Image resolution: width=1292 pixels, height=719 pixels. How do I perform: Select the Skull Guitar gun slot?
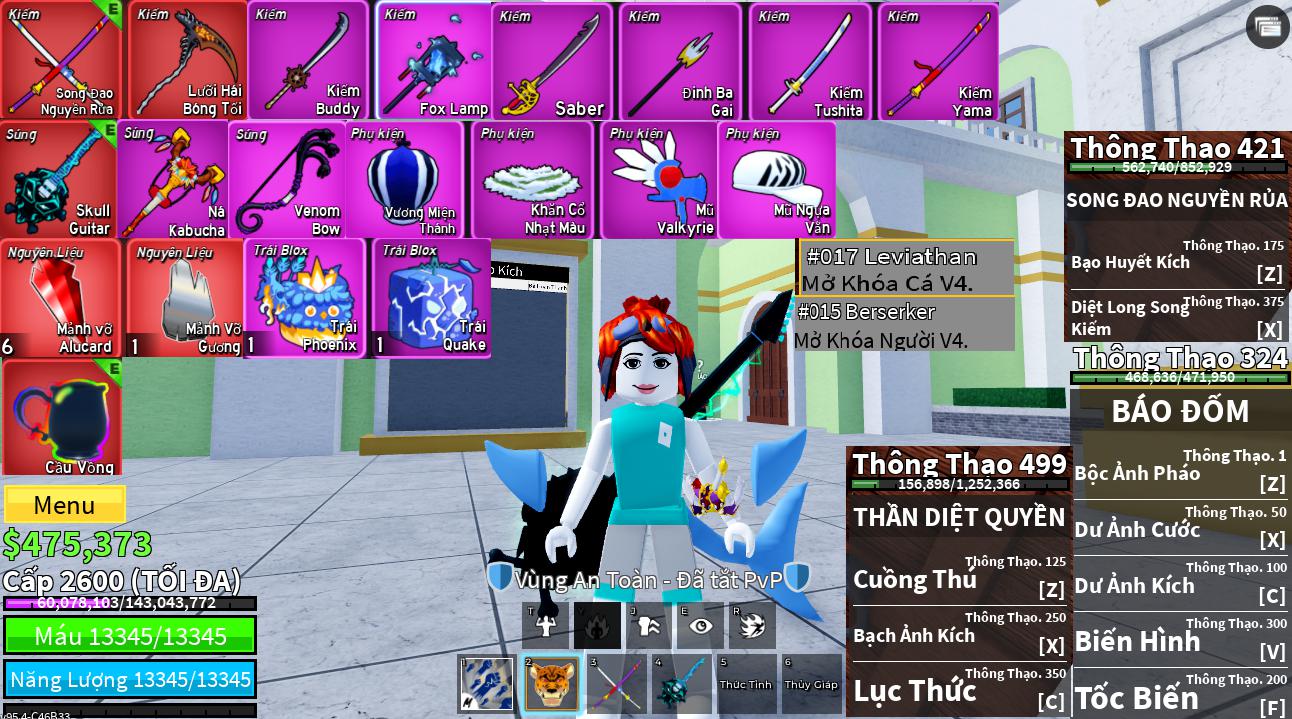point(59,180)
